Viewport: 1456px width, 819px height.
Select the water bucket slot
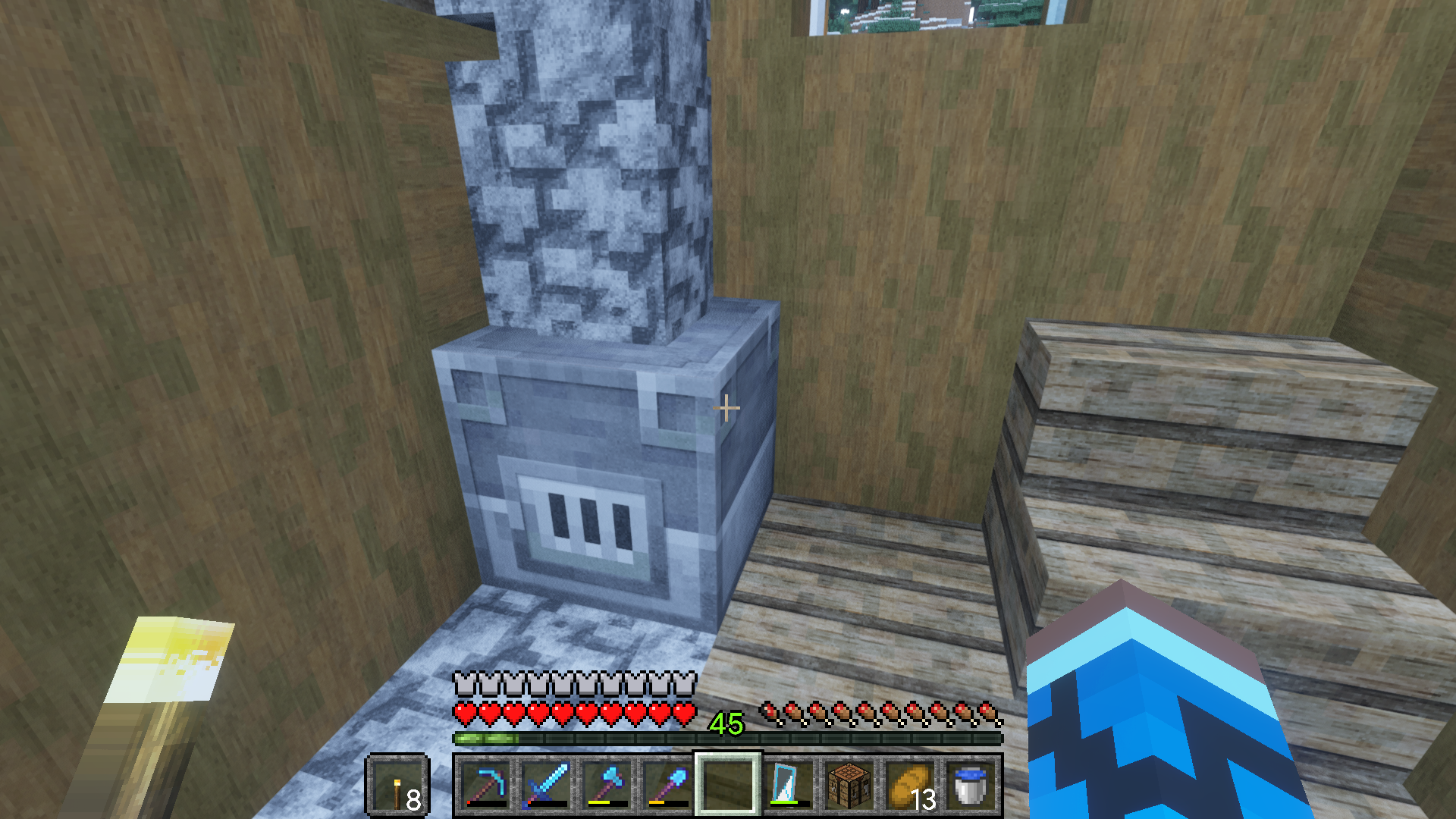pos(971,785)
